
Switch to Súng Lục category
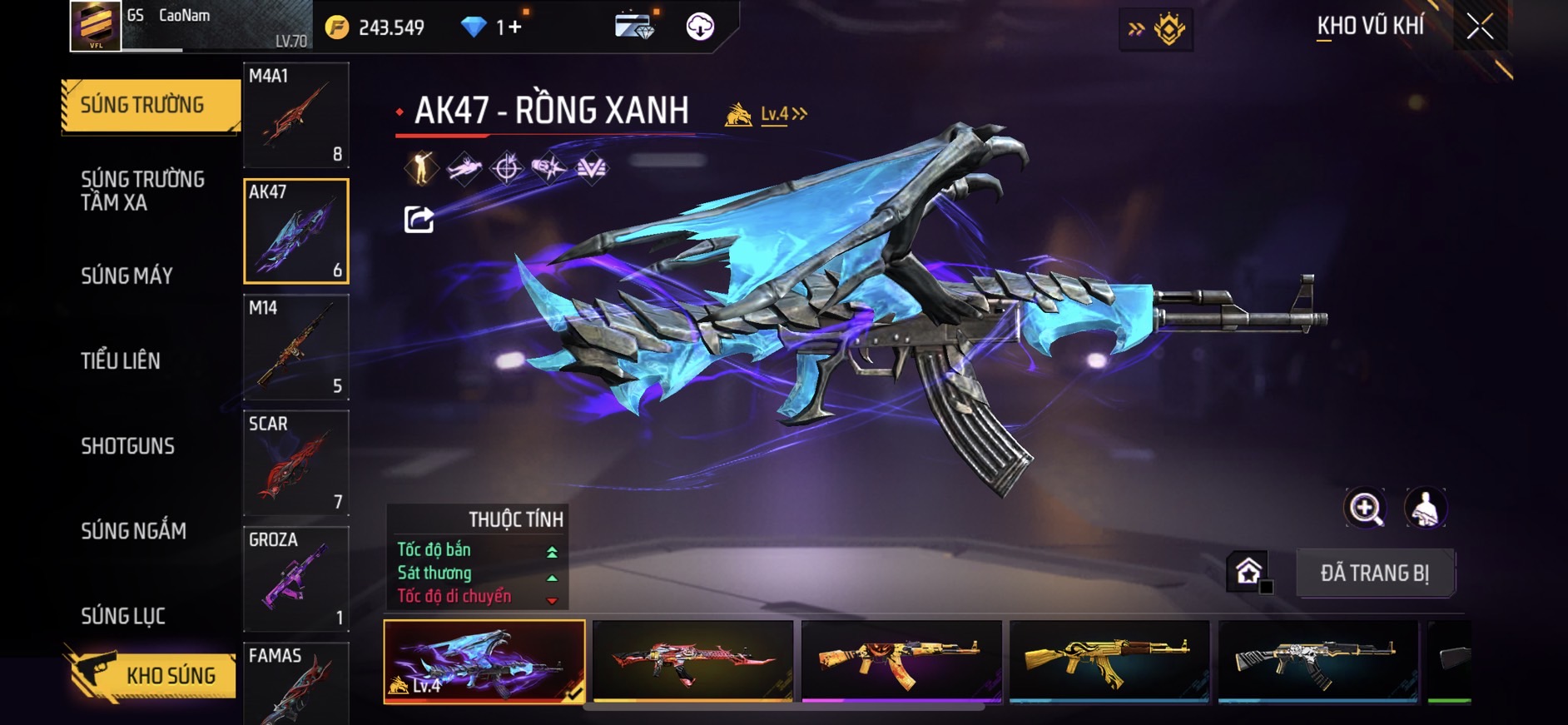[x=123, y=616]
